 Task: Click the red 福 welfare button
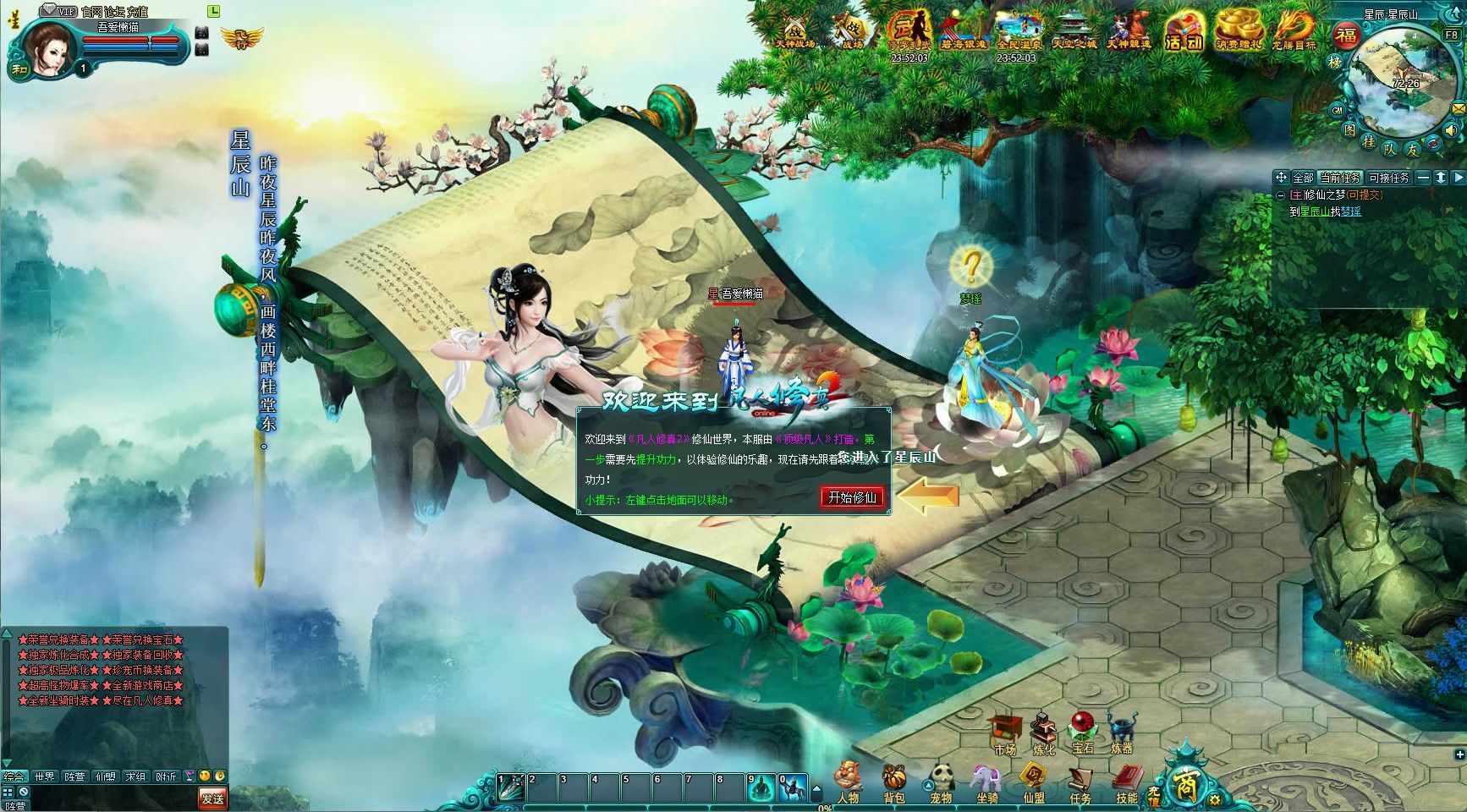1345,36
